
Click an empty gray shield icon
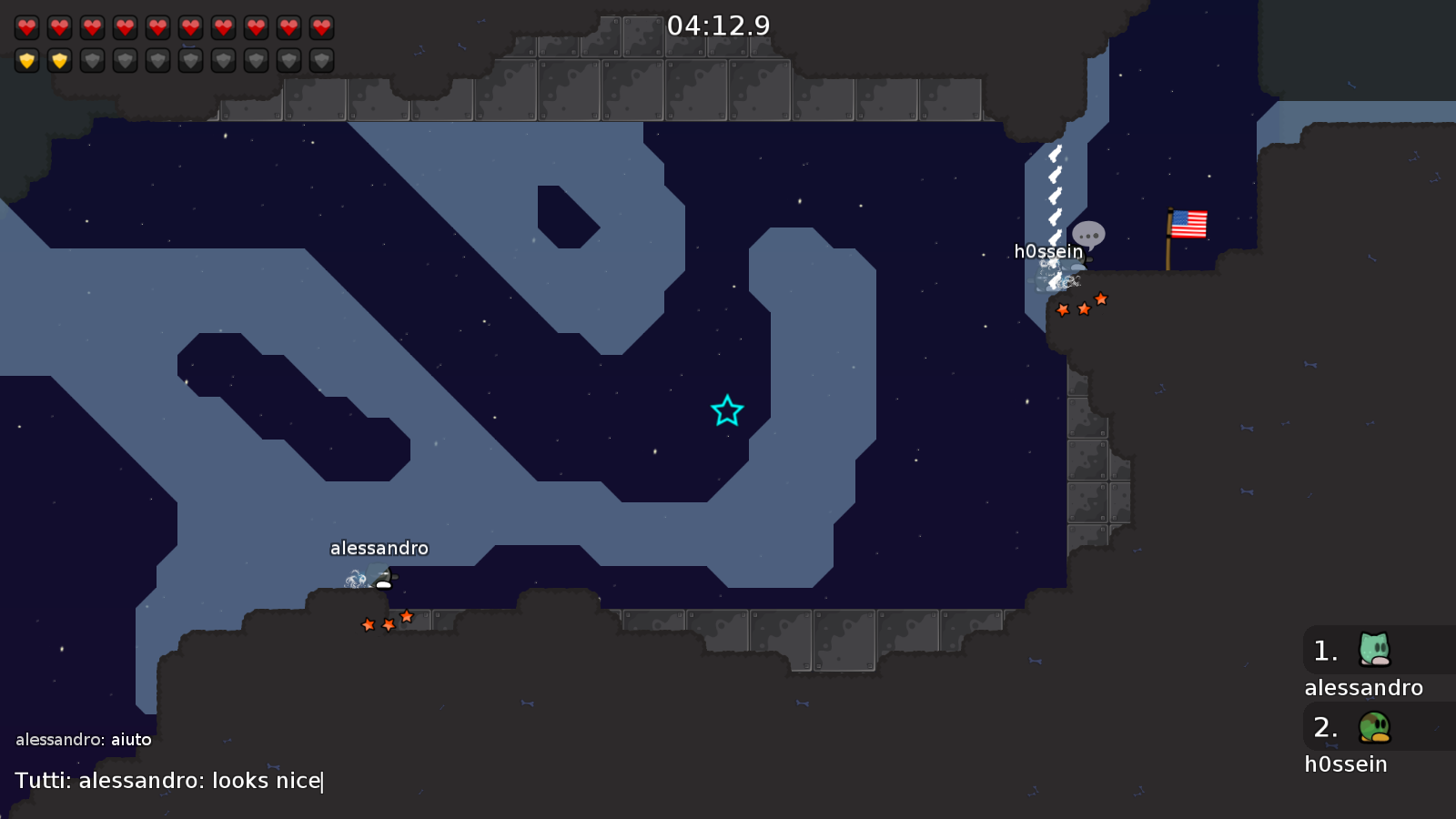125,60
